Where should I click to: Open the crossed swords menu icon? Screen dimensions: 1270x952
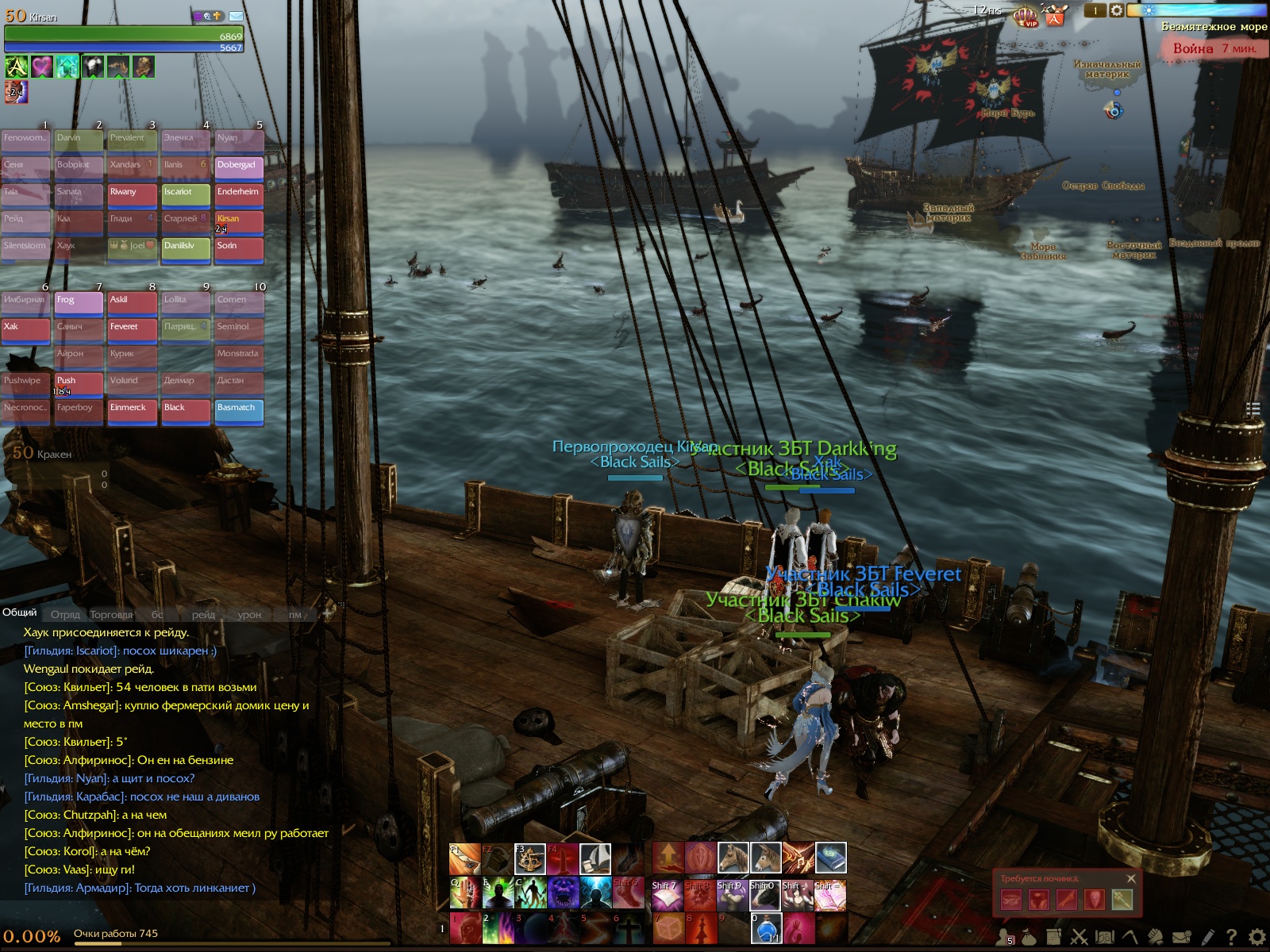click(x=1079, y=937)
